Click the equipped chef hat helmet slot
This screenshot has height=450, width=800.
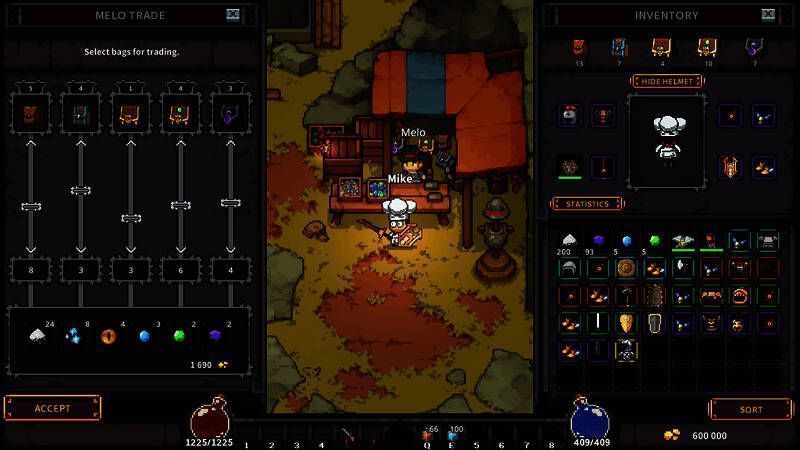pos(570,115)
